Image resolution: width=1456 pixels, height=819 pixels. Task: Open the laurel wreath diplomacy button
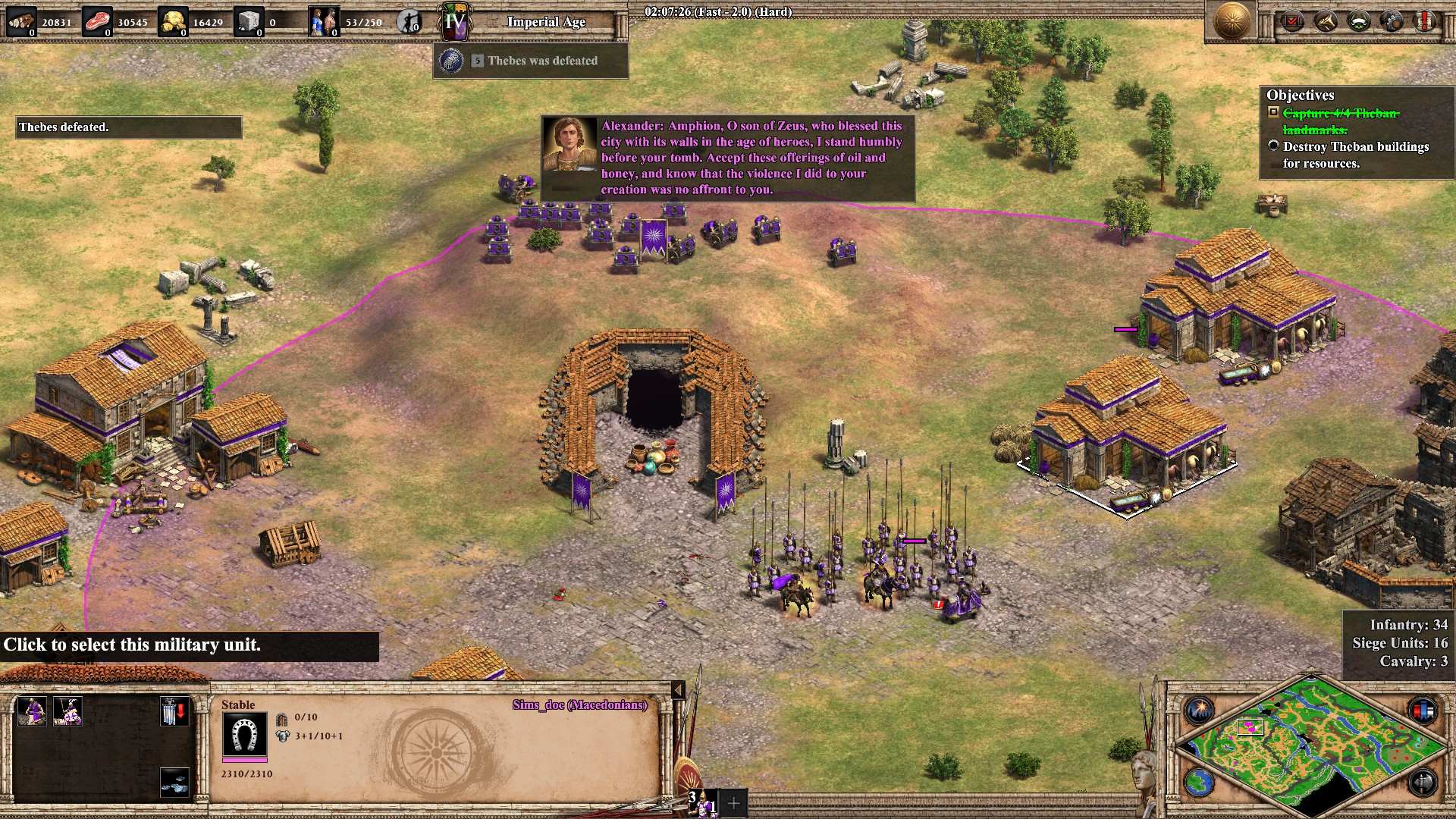(1359, 21)
